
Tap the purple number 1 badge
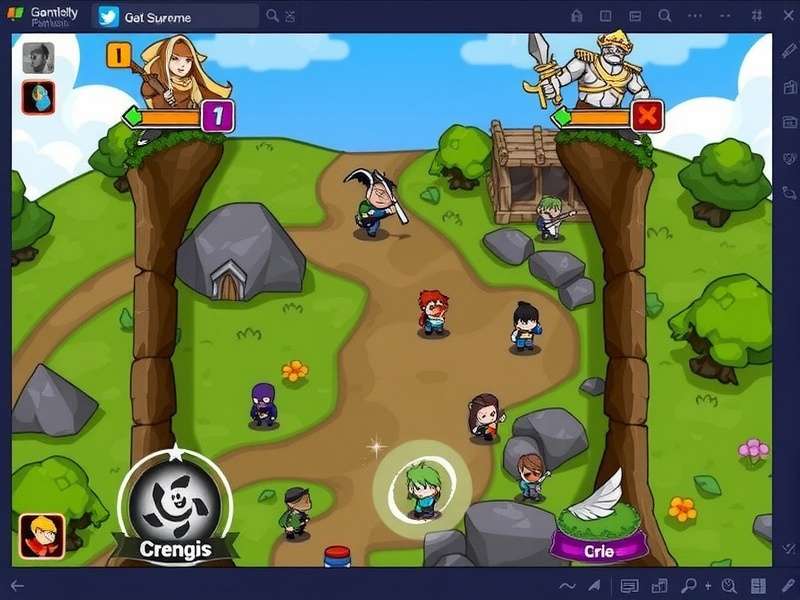(x=218, y=117)
